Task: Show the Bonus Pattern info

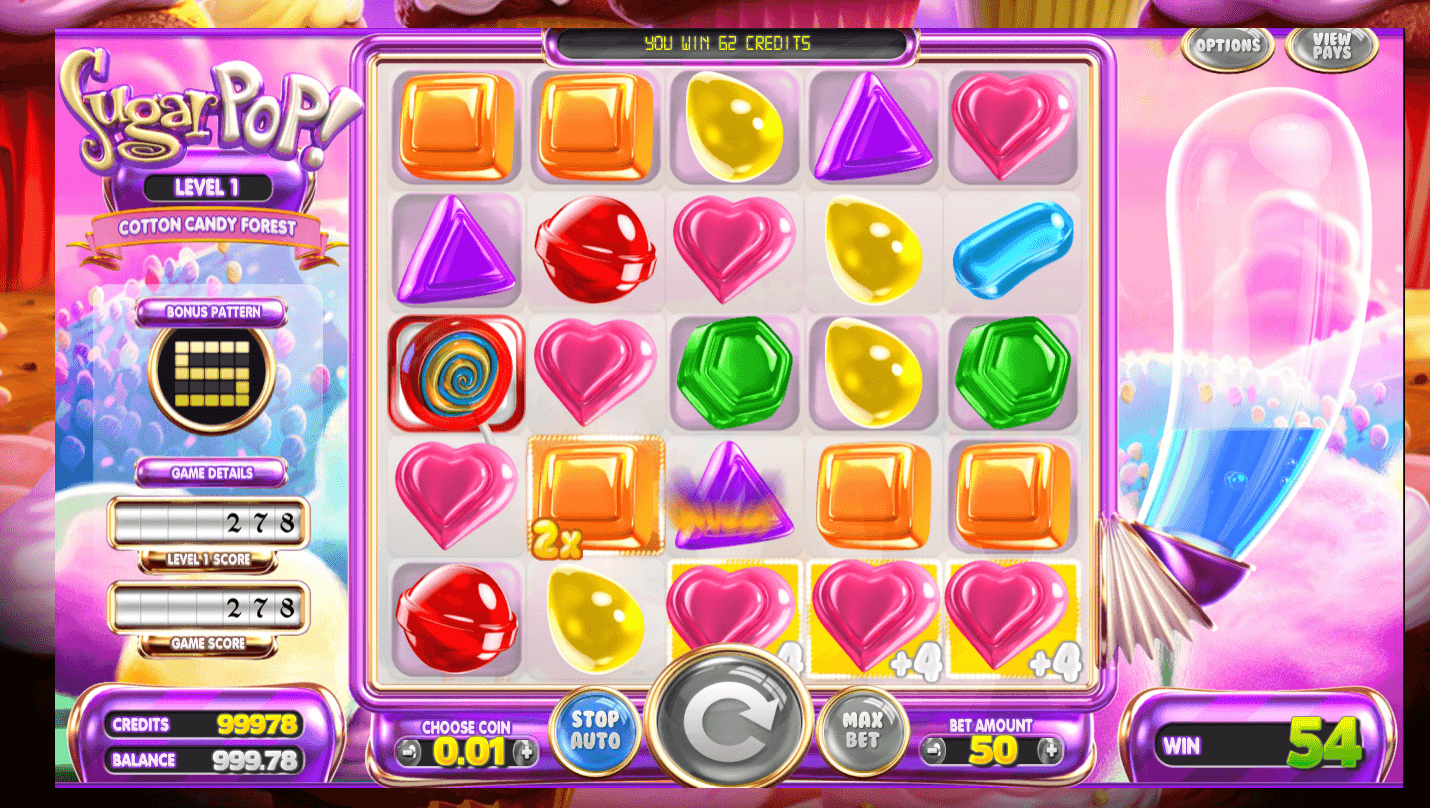Action: click(212, 312)
